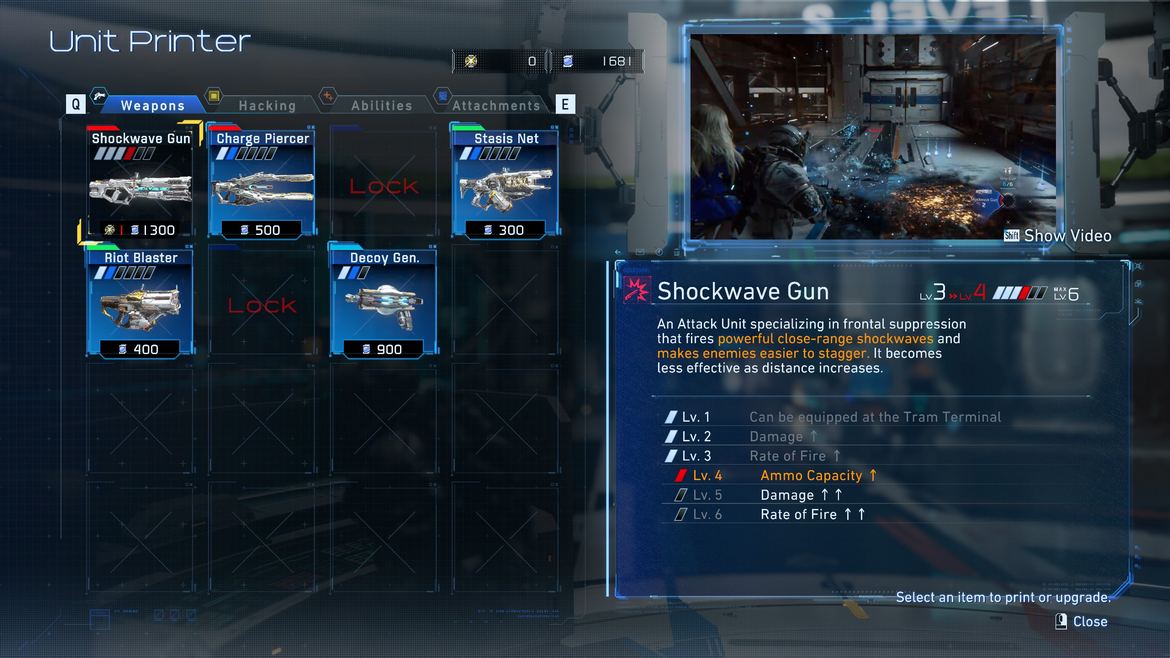This screenshot has height=658, width=1170.
Task: Pick the Riot Blaster slot
Action: (x=141, y=302)
